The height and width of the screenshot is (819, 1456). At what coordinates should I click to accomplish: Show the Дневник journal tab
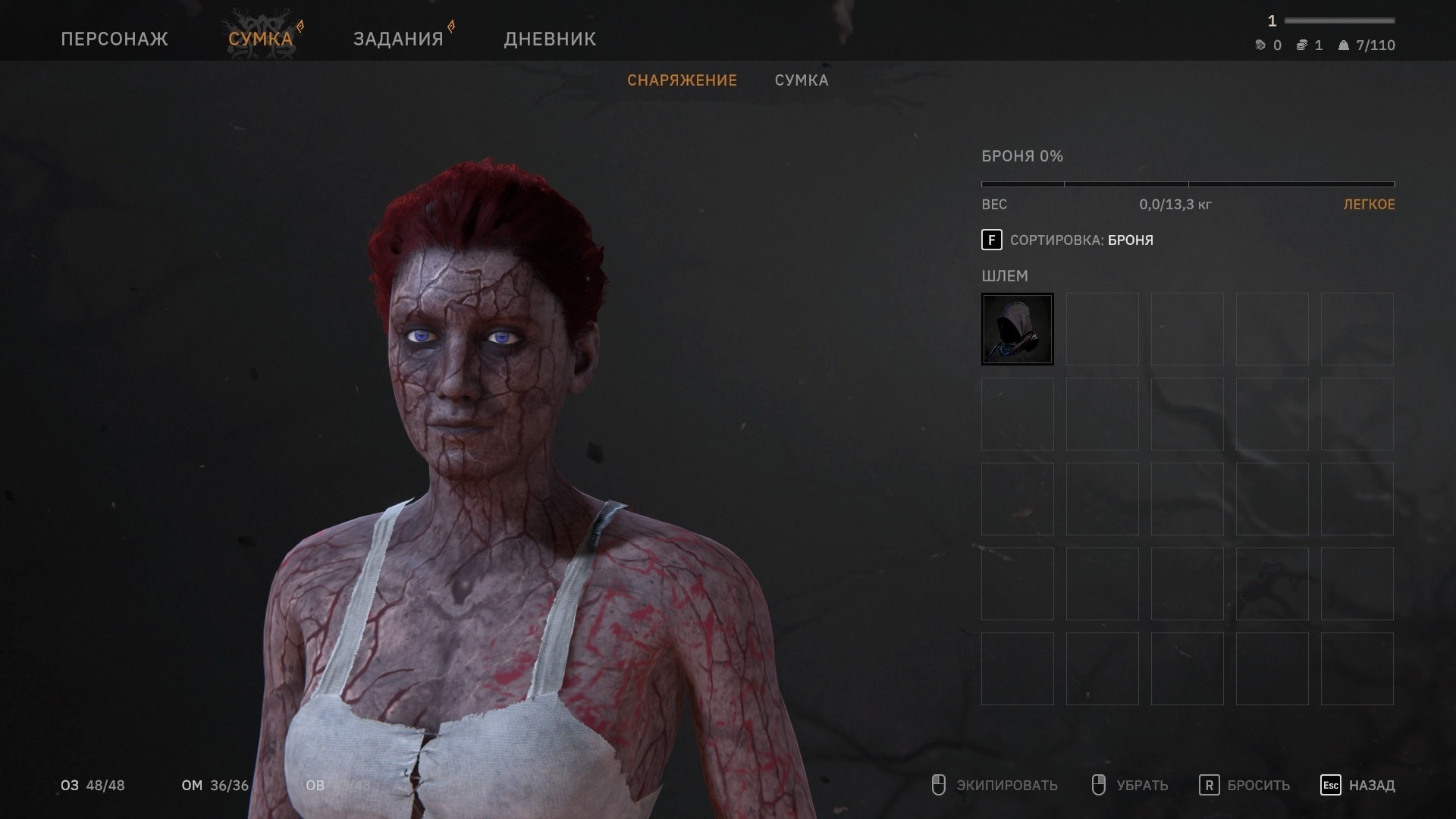[x=550, y=39]
